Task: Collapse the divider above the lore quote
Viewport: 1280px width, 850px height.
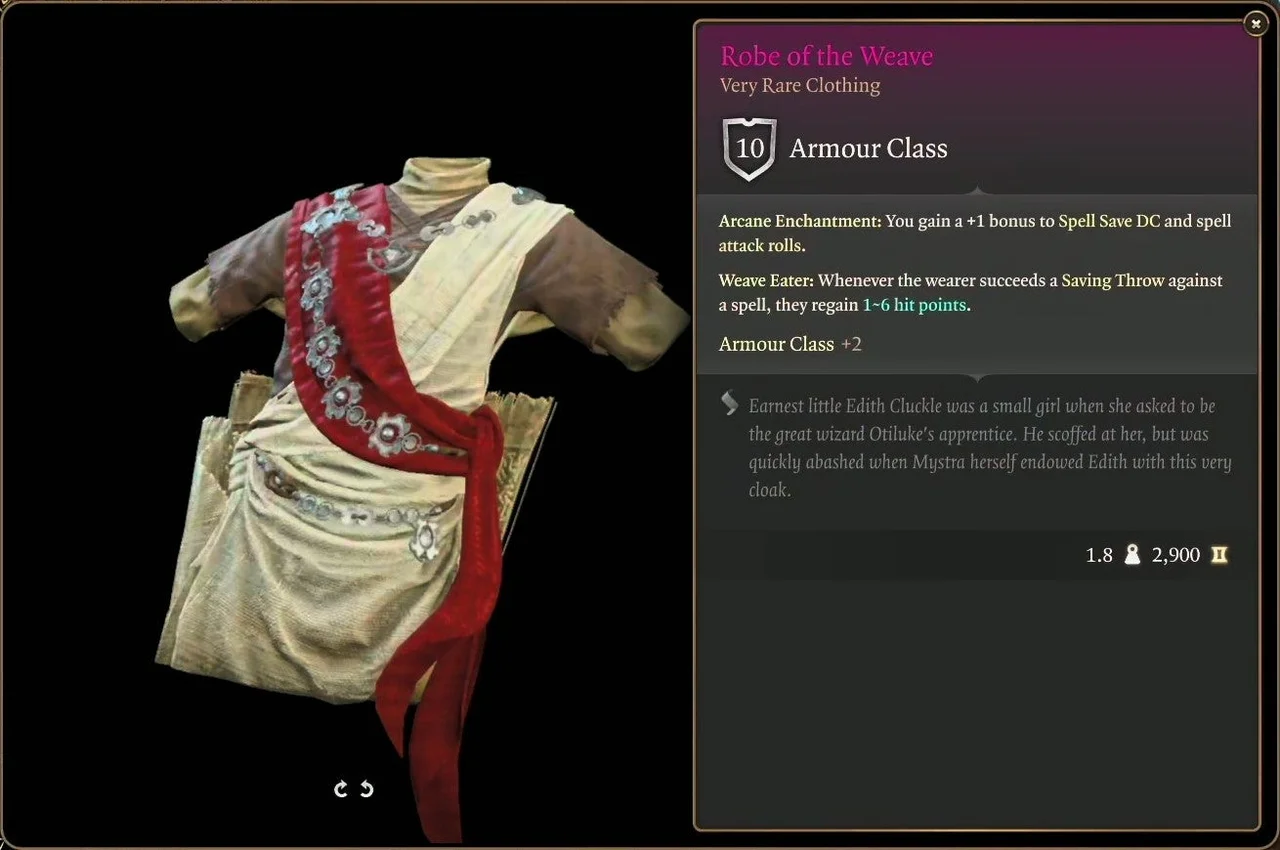Action: [976, 377]
